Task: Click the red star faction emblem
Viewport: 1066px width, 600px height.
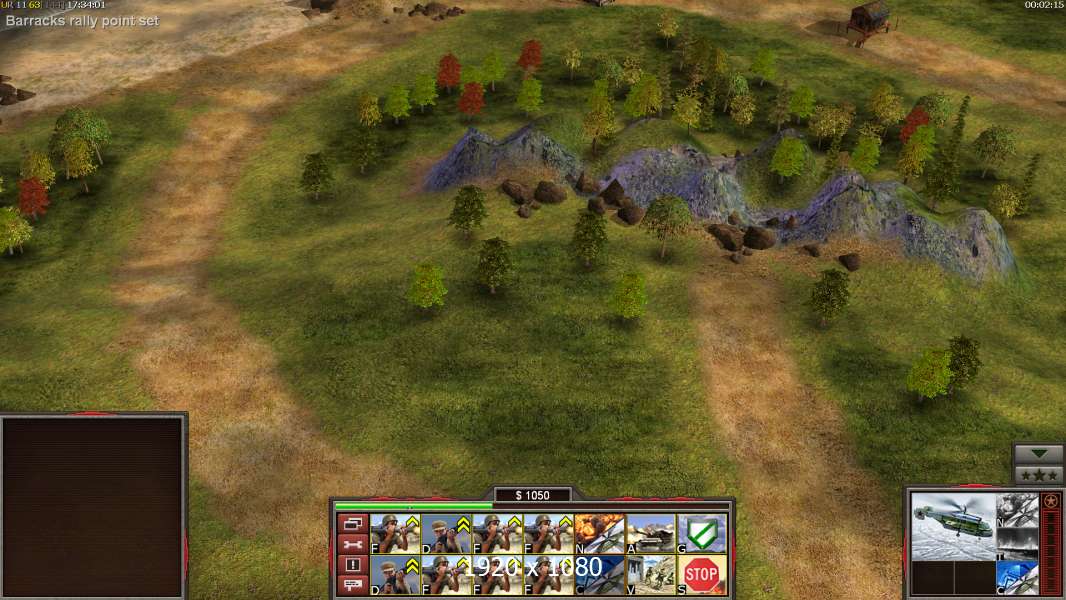Action: 1050,501
